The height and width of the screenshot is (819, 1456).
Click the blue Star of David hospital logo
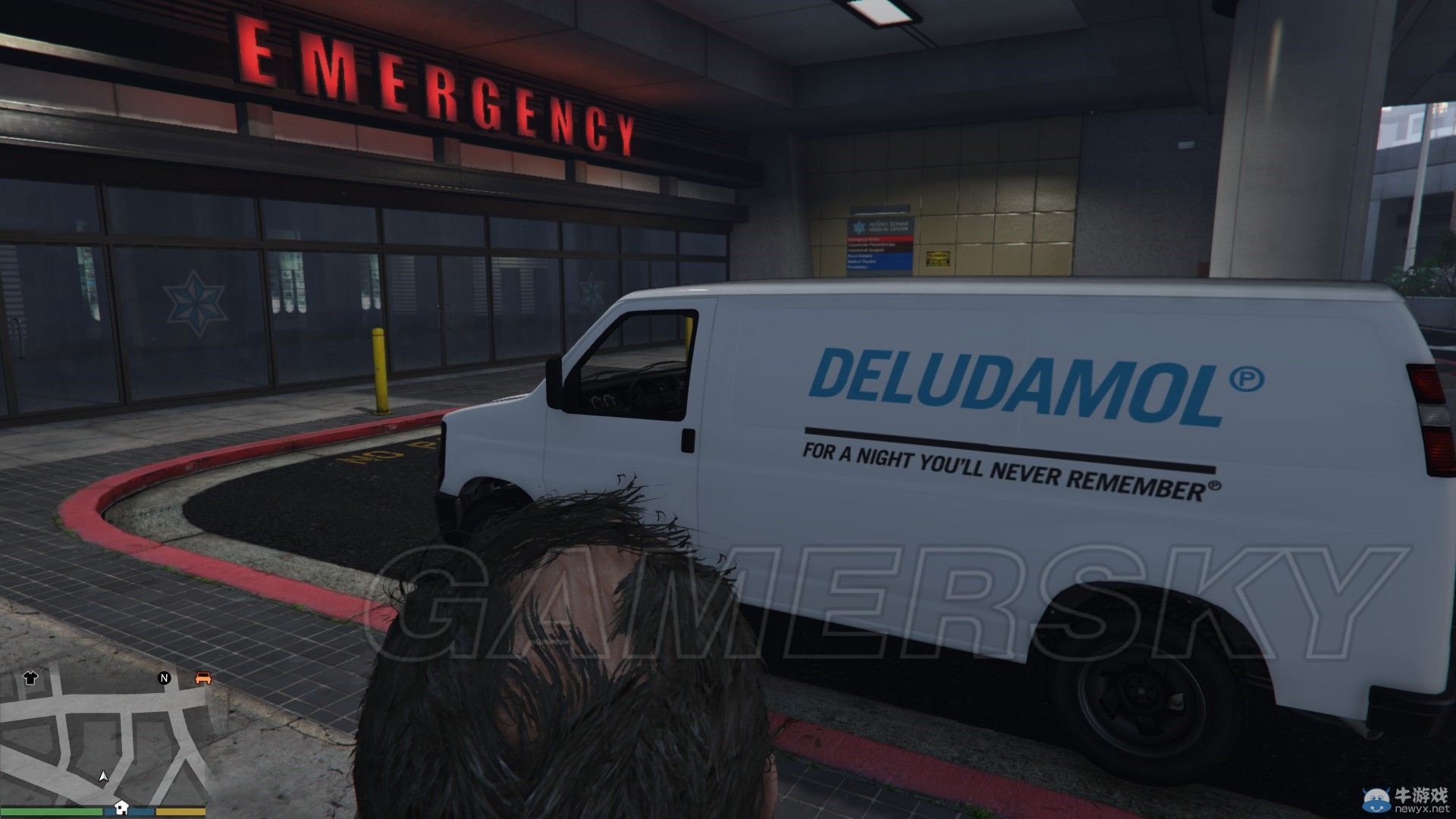pyautogui.click(x=860, y=227)
